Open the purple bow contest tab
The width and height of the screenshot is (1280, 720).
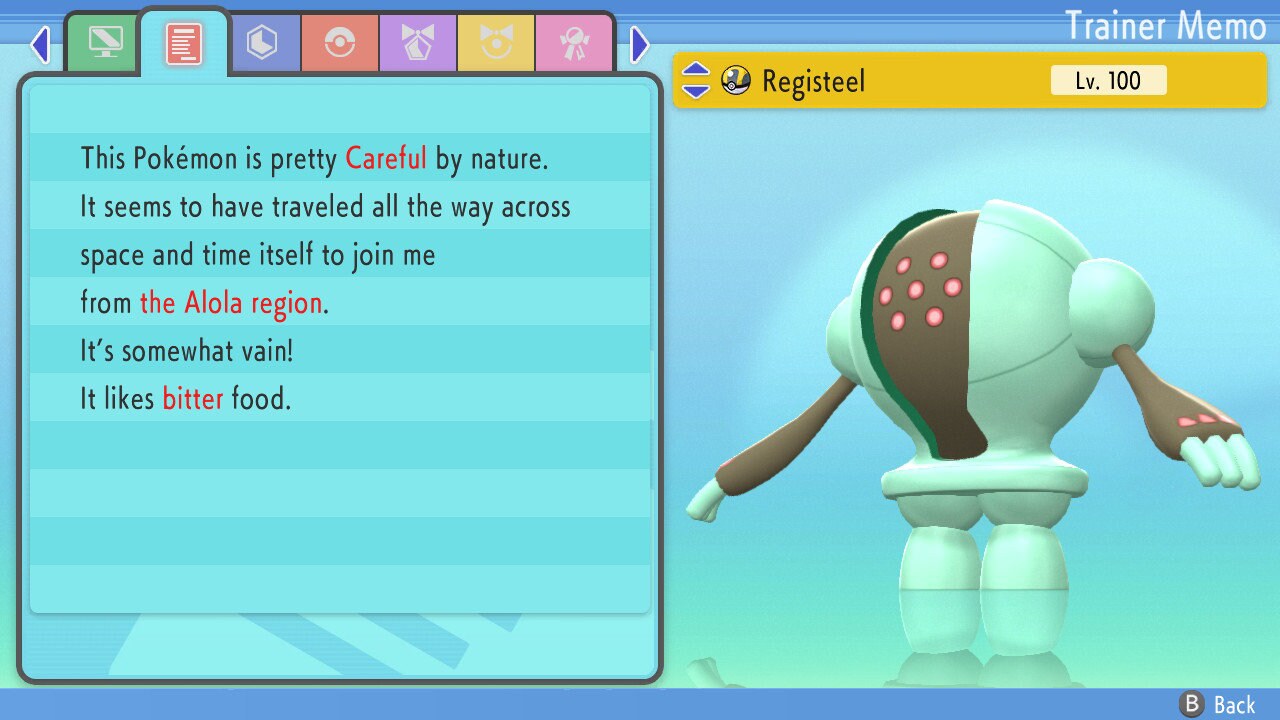click(418, 44)
